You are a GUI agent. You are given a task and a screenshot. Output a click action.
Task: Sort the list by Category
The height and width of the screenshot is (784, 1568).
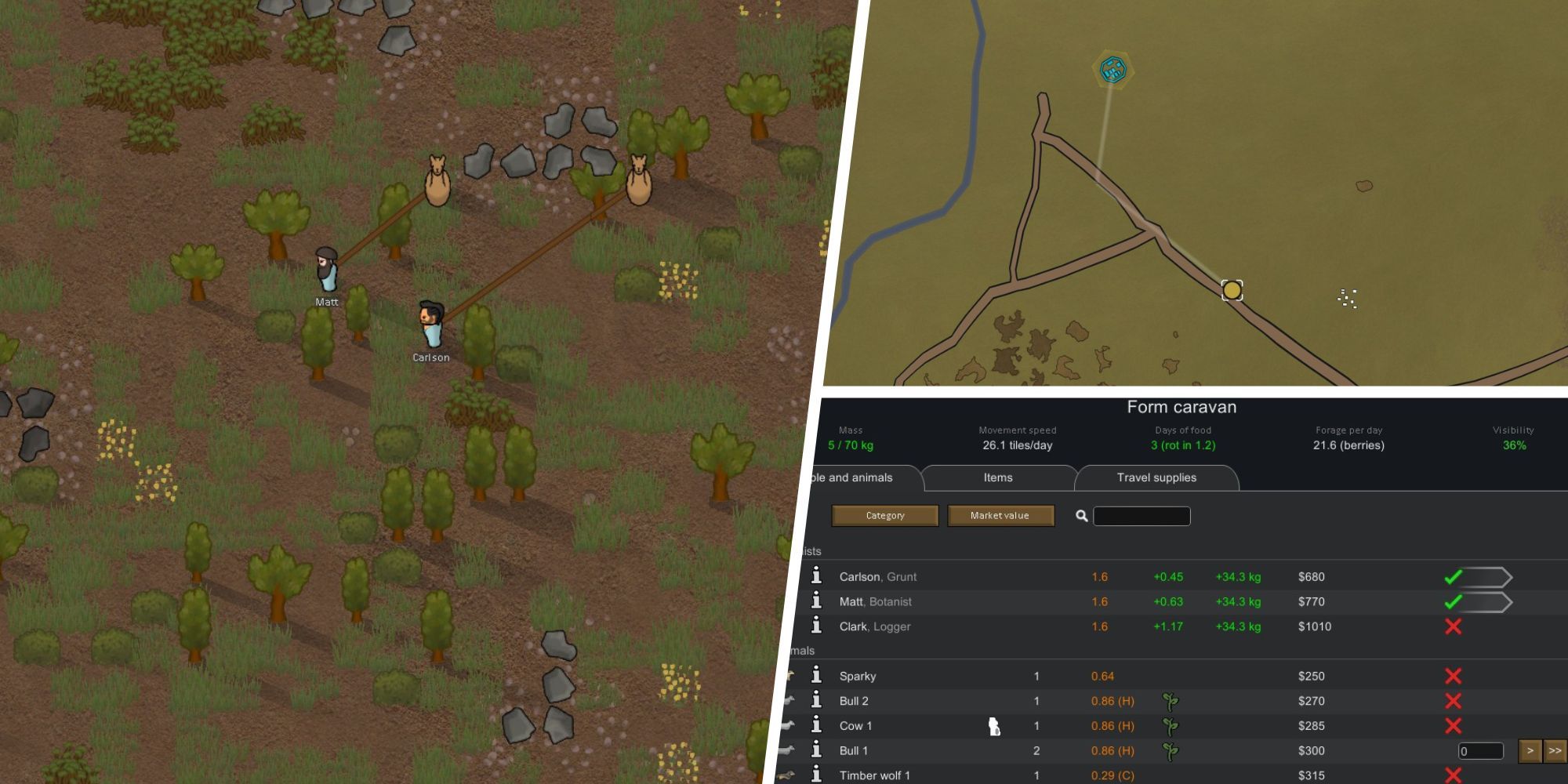tap(884, 515)
